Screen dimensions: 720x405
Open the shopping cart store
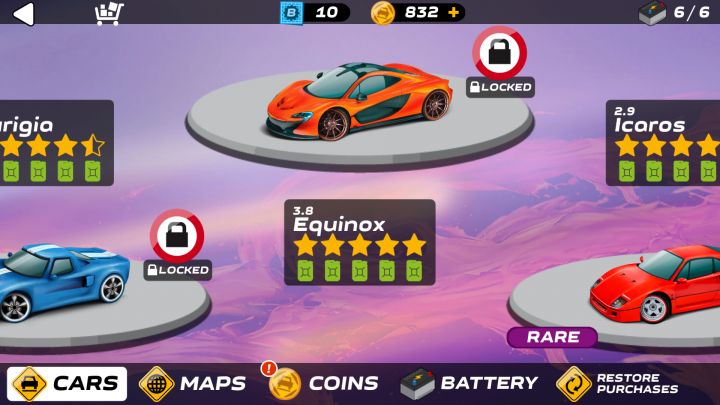click(x=108, y=13)
